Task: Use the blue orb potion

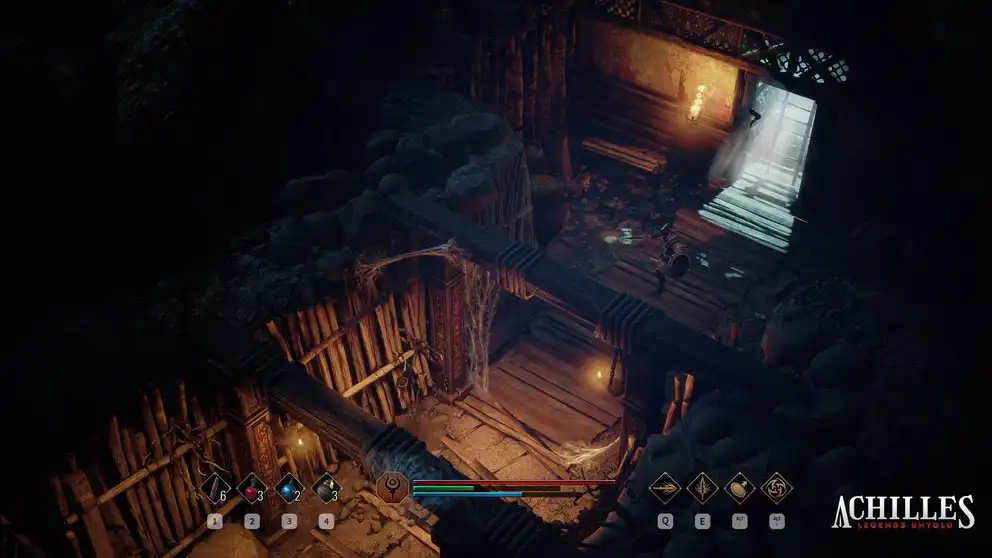Action: pyautogui.click(x=288, y=488)
